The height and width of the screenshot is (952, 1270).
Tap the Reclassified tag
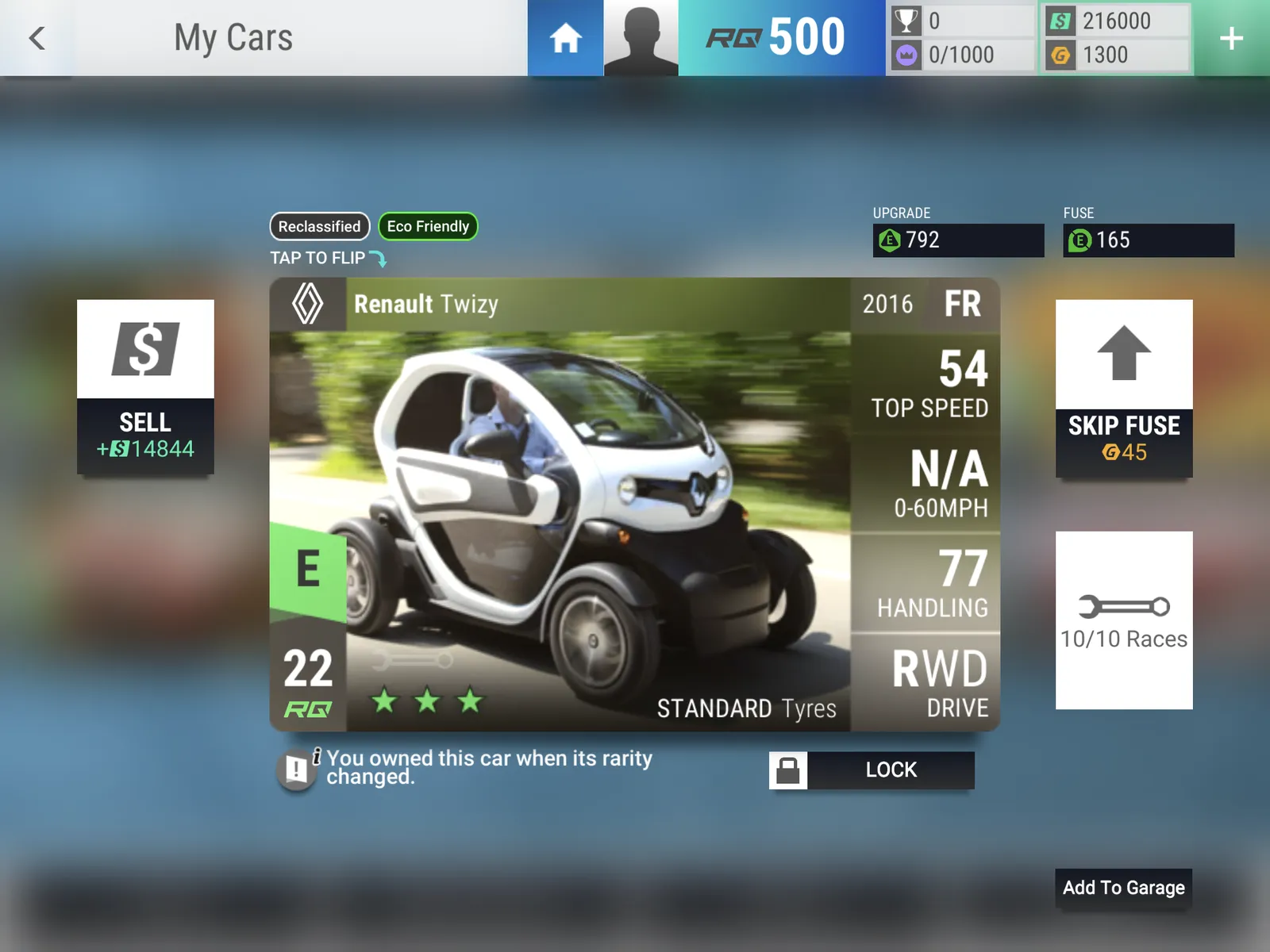click(x=319, y=226)
